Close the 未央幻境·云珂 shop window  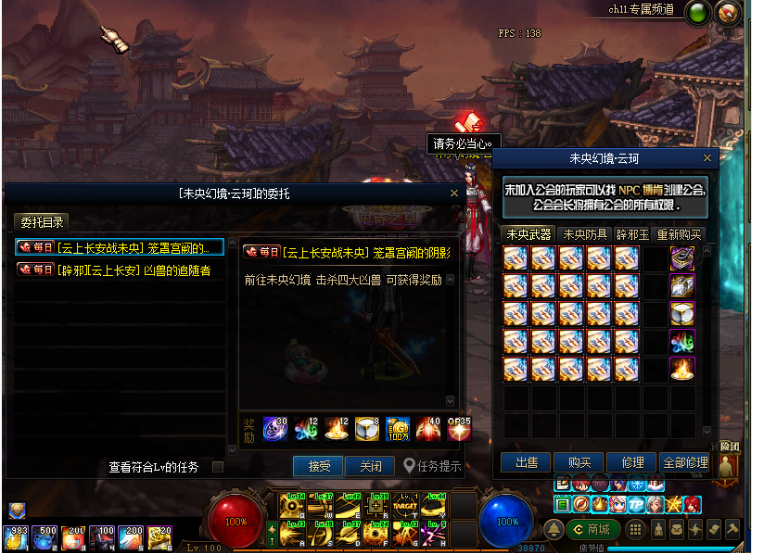click(708, 158)
